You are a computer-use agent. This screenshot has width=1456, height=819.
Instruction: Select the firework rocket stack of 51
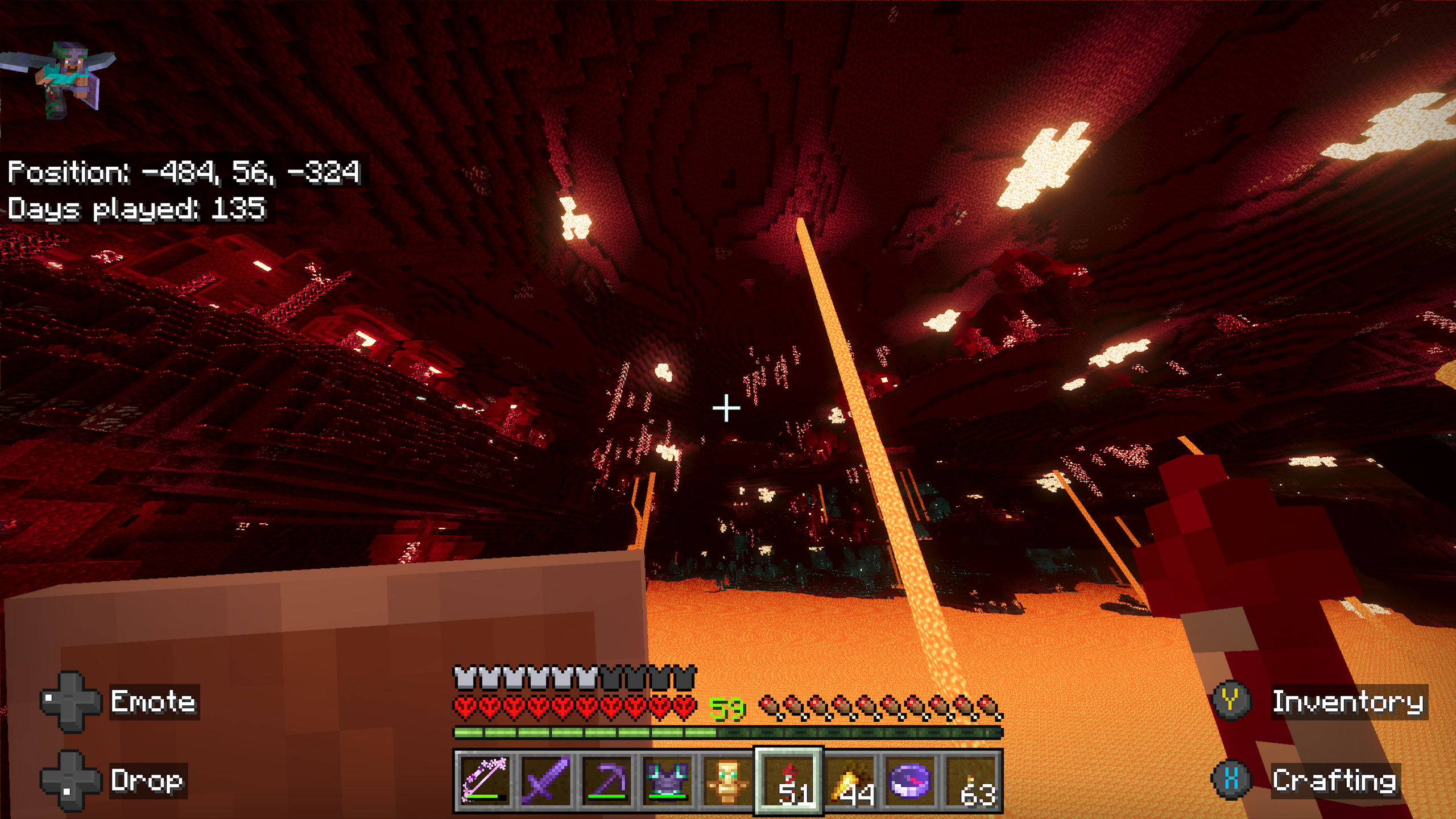(x=788, y=780)
